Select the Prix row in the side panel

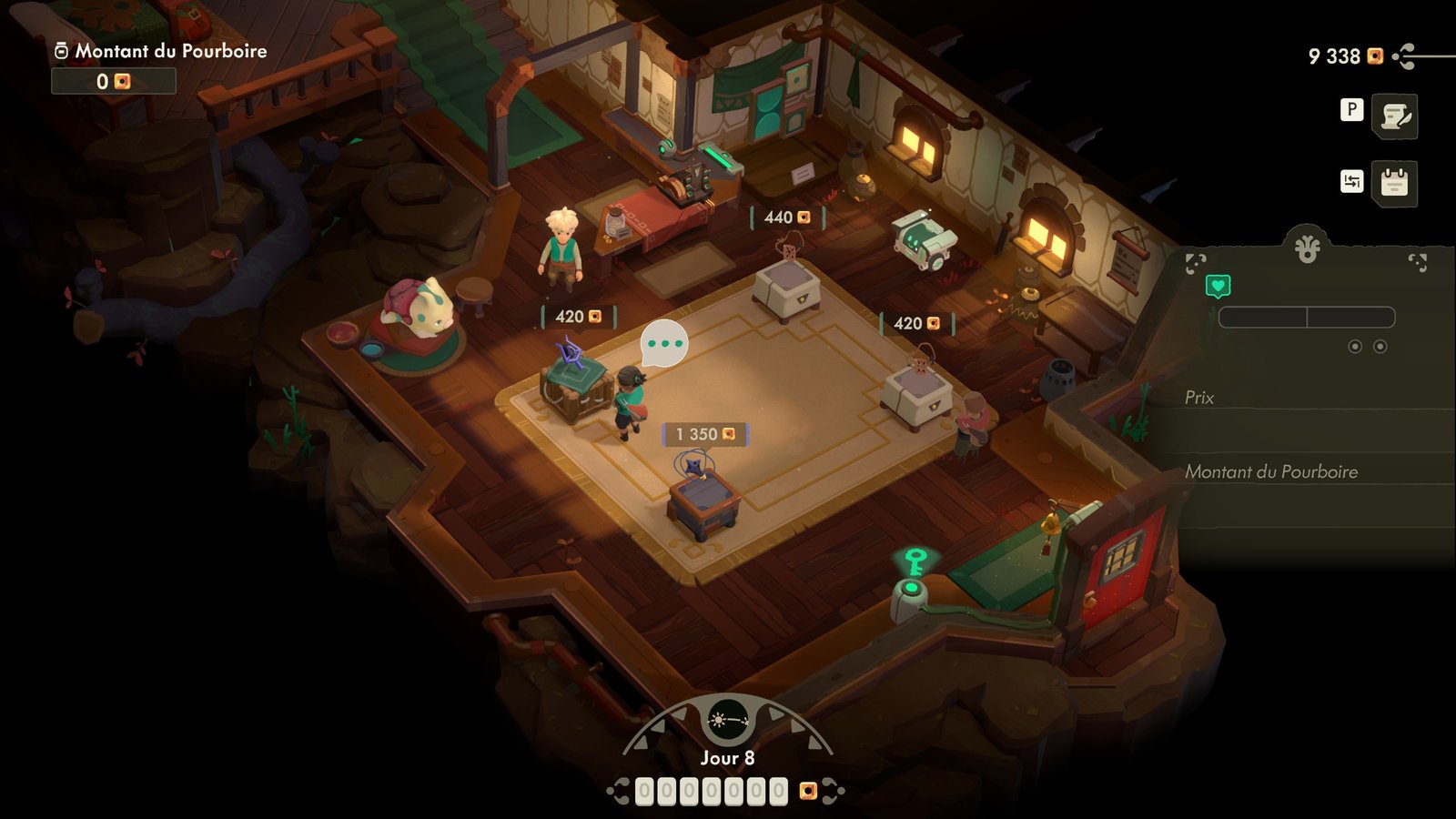click(x=1310, y=398)
